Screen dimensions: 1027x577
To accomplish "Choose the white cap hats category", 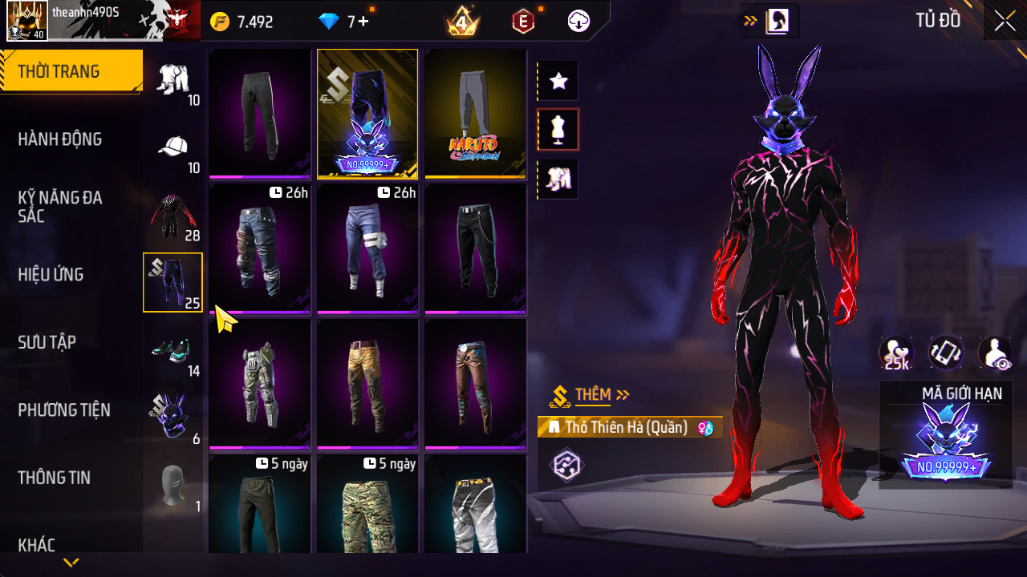I will point(173,148).
